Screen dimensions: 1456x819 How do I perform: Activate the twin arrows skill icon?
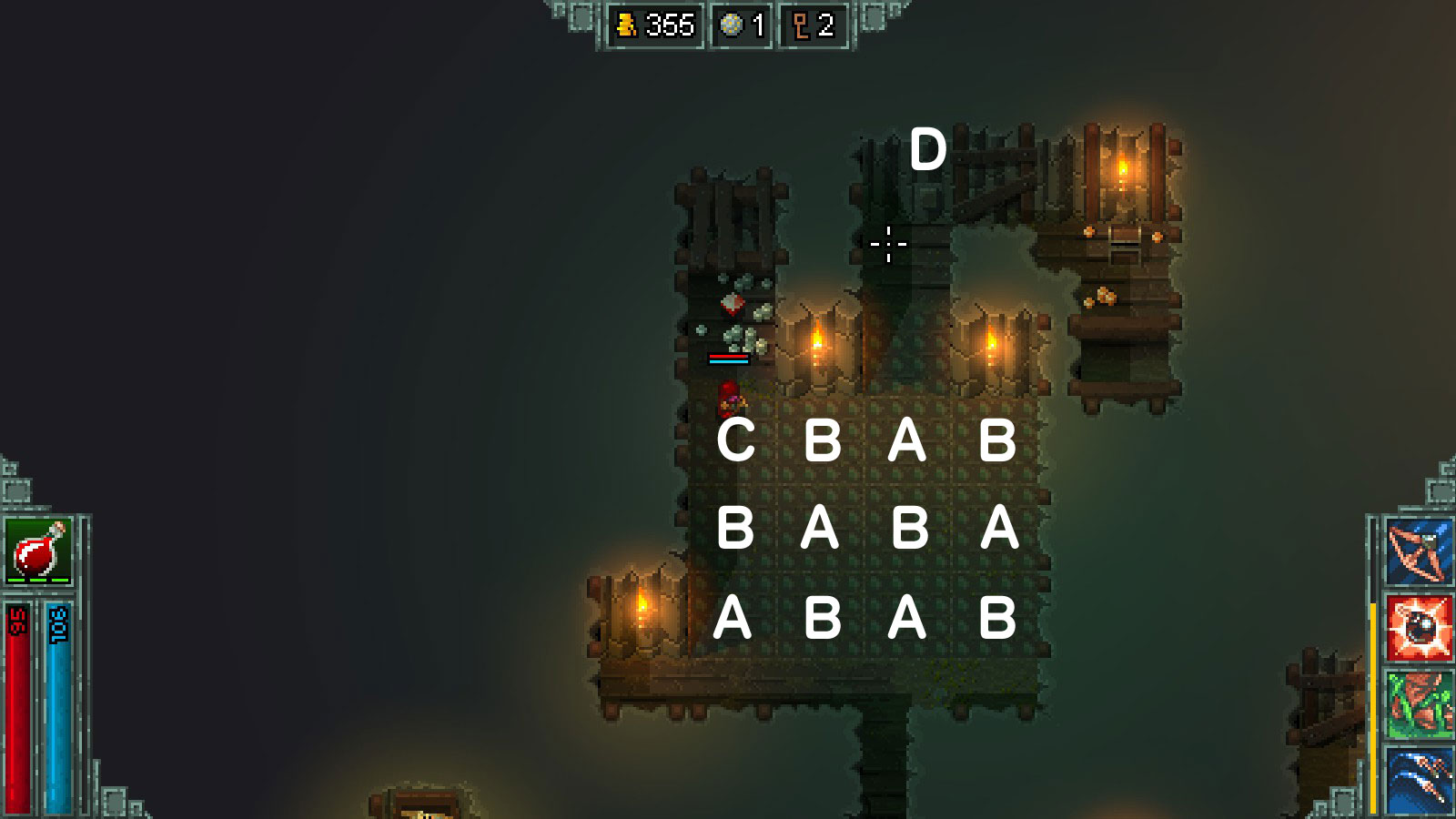[1419, 778]
